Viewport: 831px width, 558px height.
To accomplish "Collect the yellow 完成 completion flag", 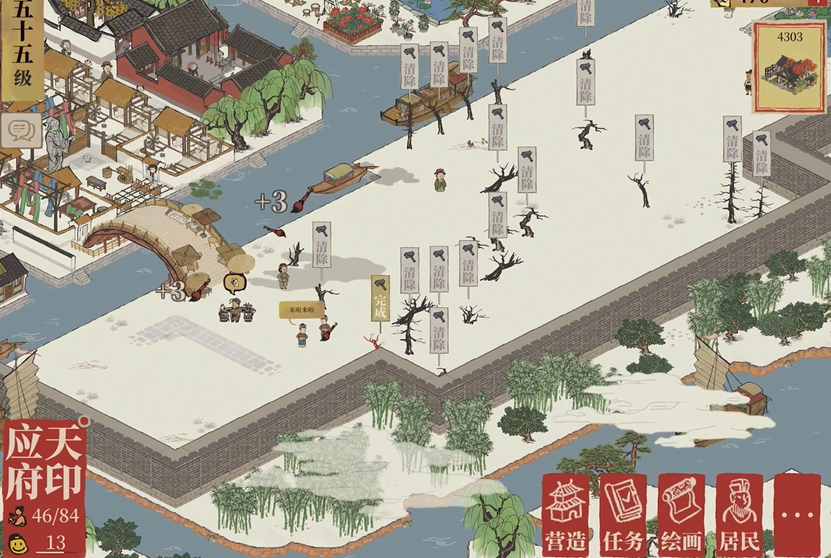I will pos(380,298).
